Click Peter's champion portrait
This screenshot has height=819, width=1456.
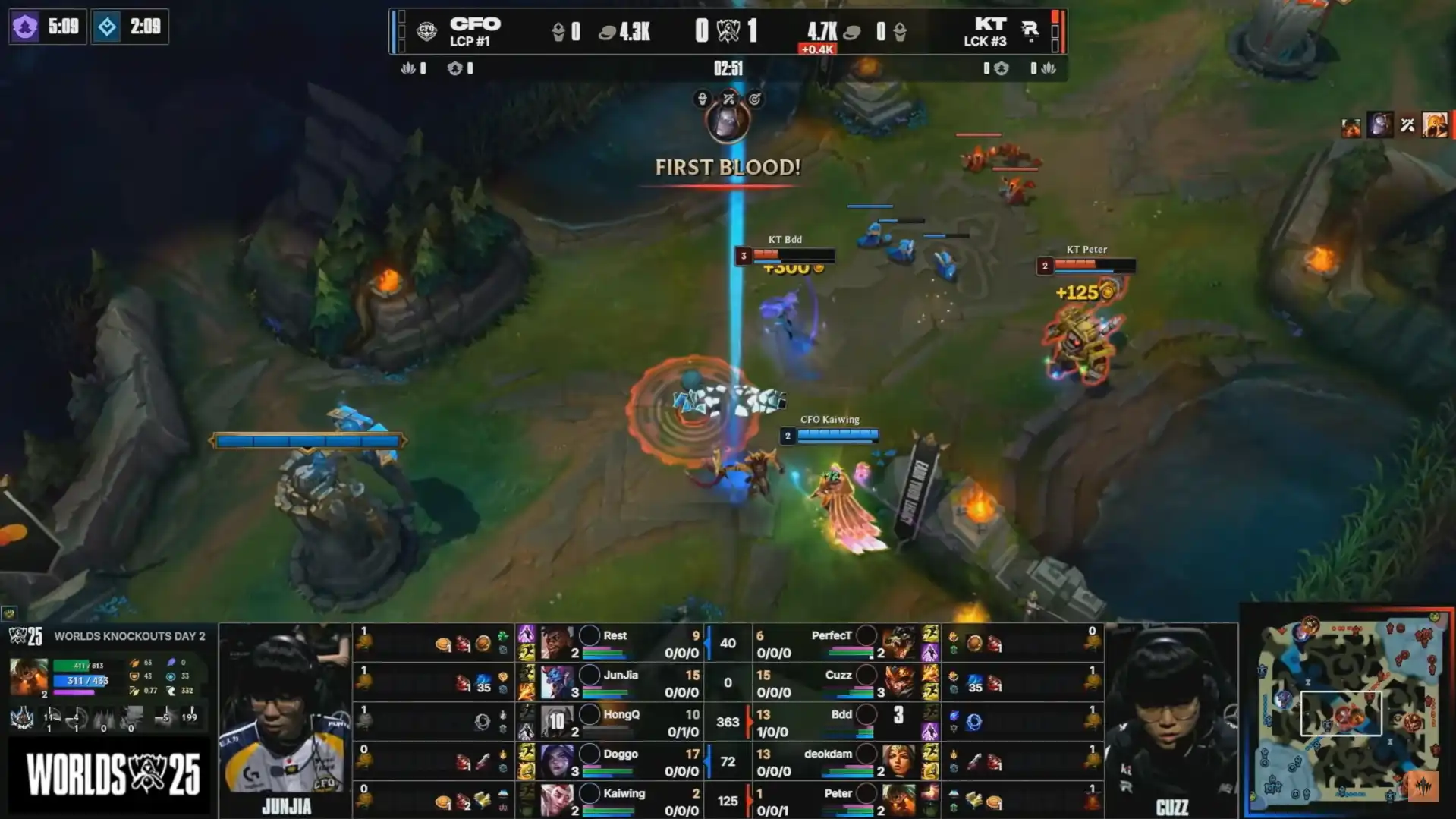point(898,801)
